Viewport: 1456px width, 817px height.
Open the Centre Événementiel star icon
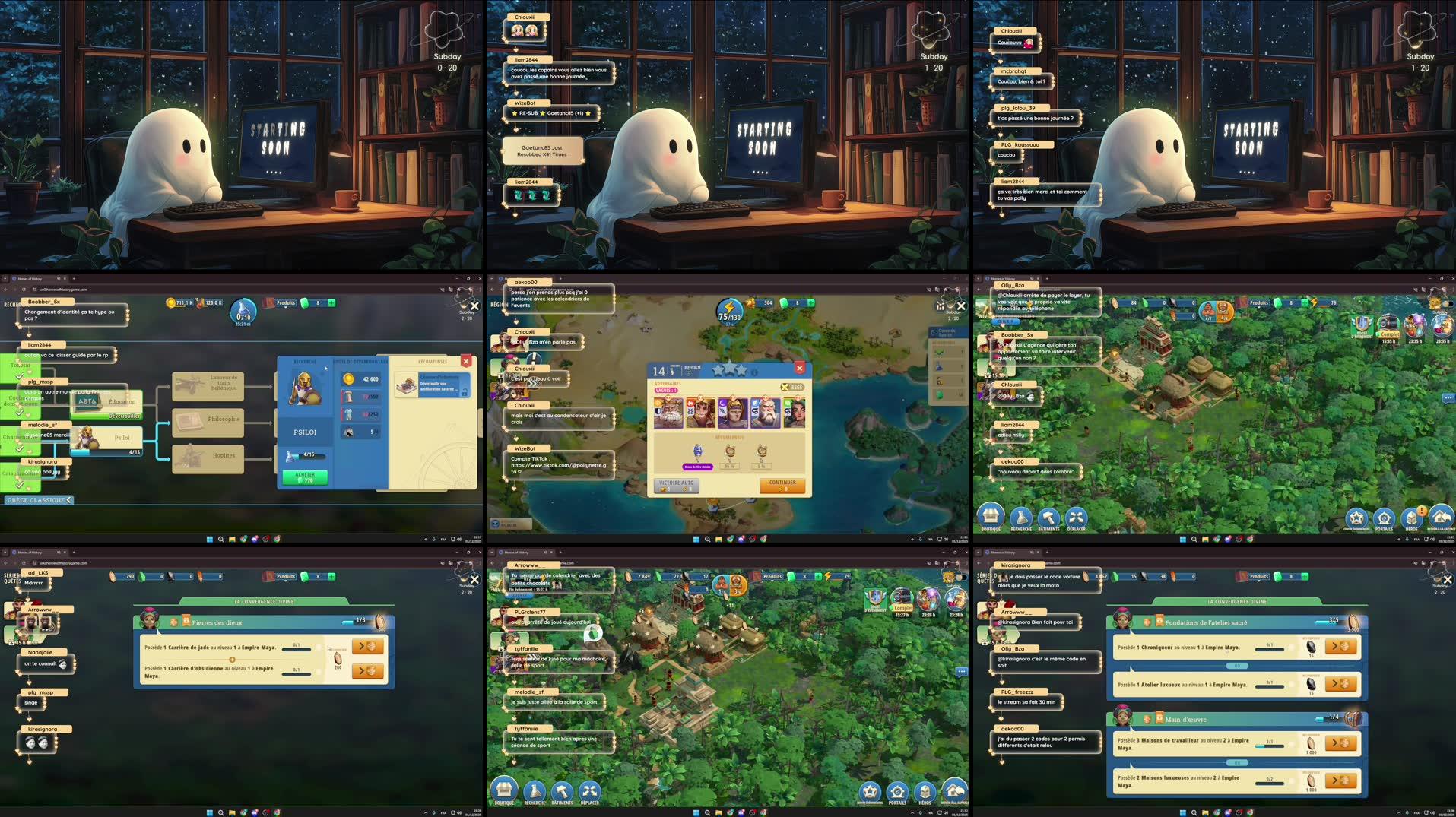click(870, 790)
